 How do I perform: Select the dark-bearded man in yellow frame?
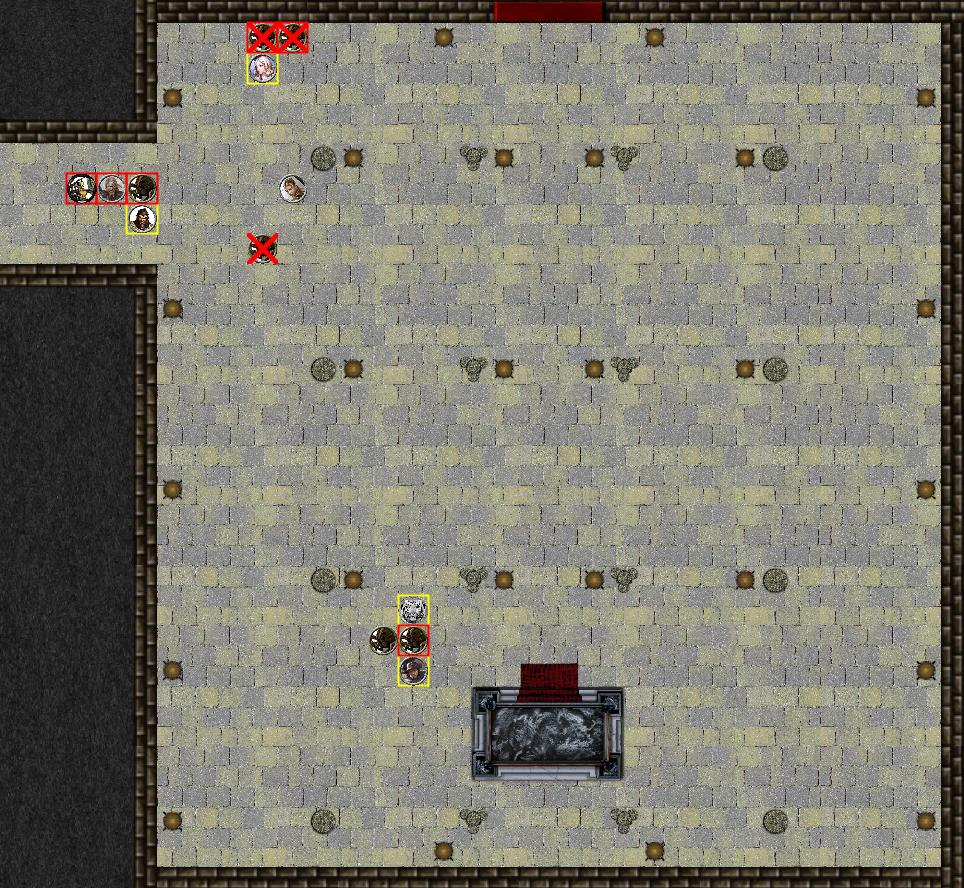pos(142,219)
